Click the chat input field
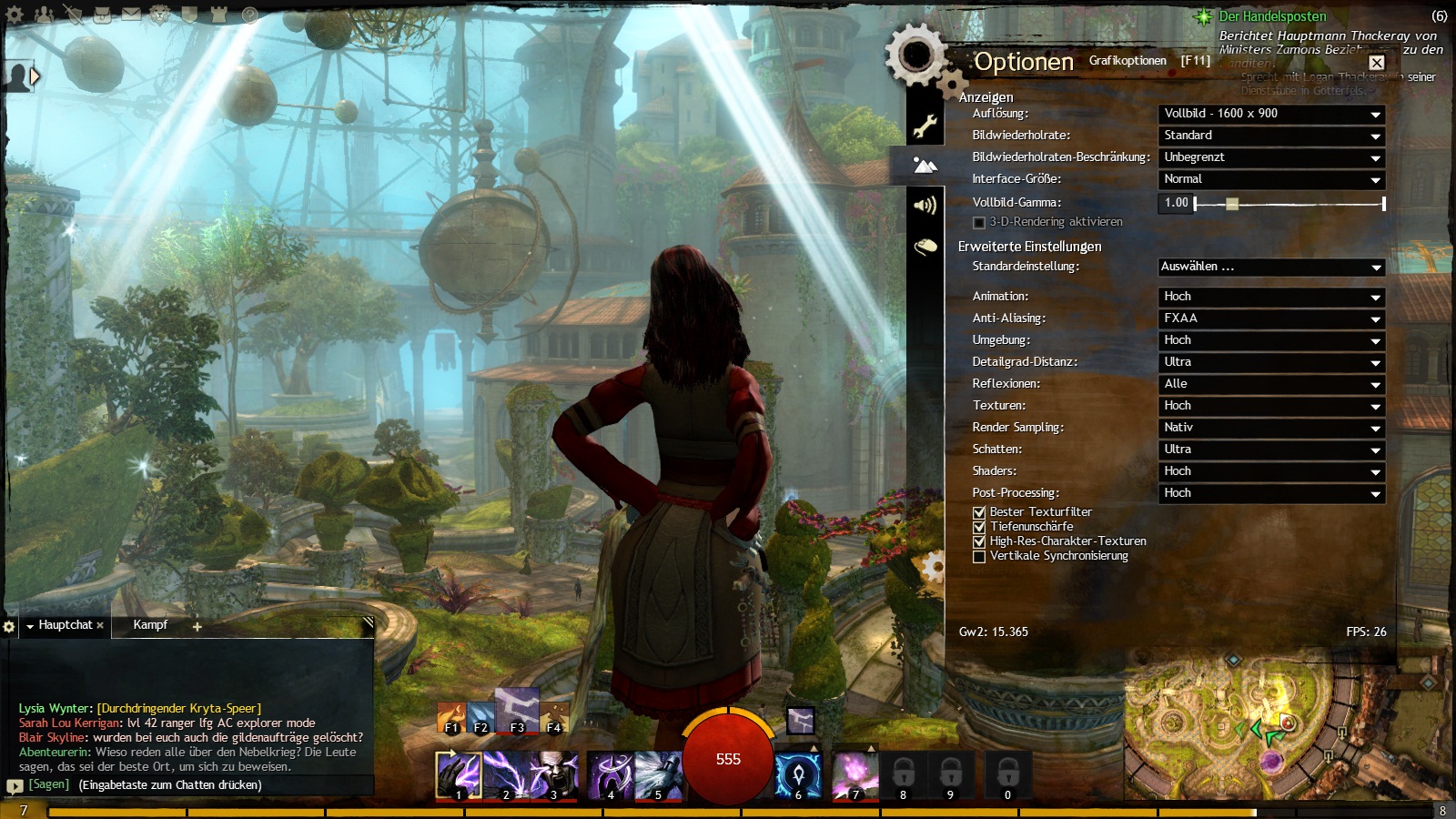The width and height of the screenshot is (1456, 819). click(x=218, y=784)
